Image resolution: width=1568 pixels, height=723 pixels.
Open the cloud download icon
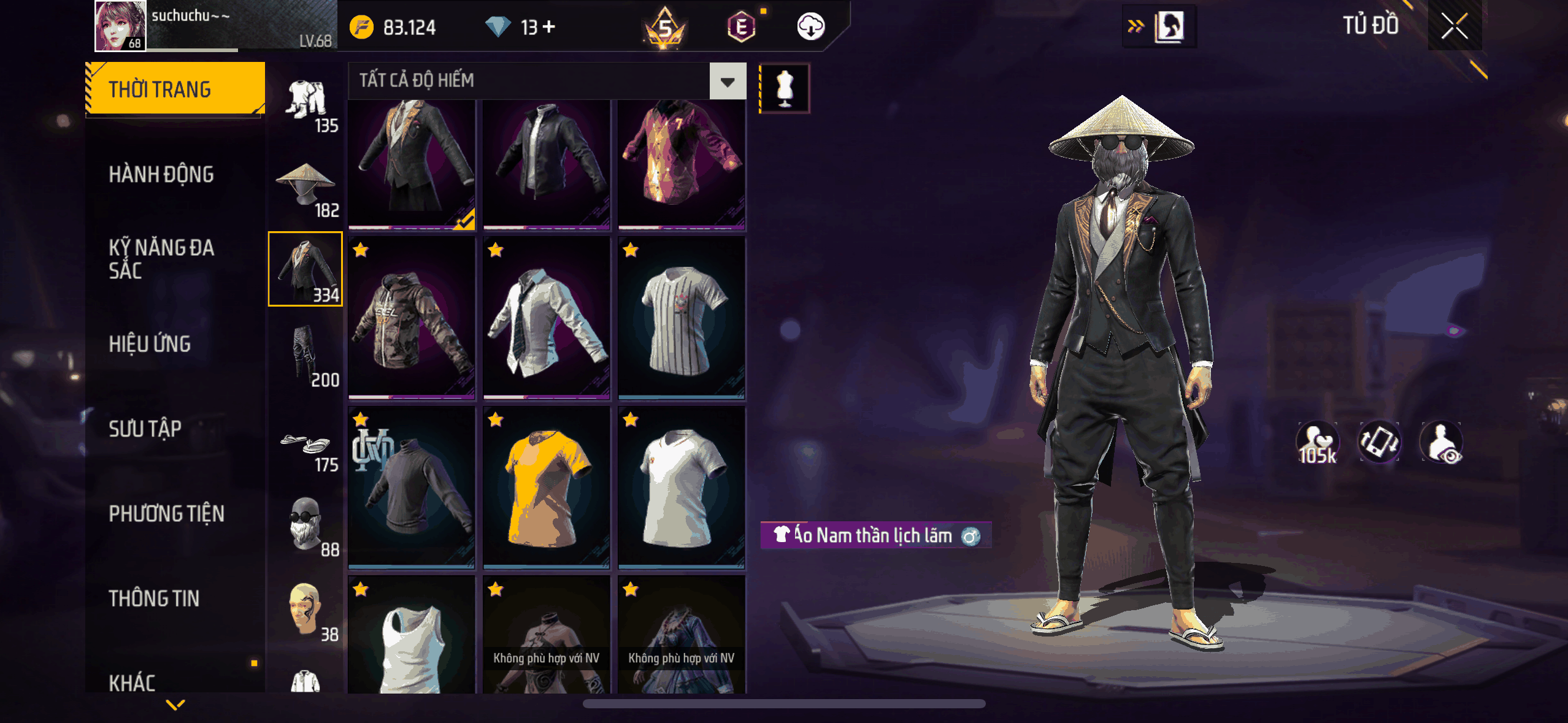point(810,27)
